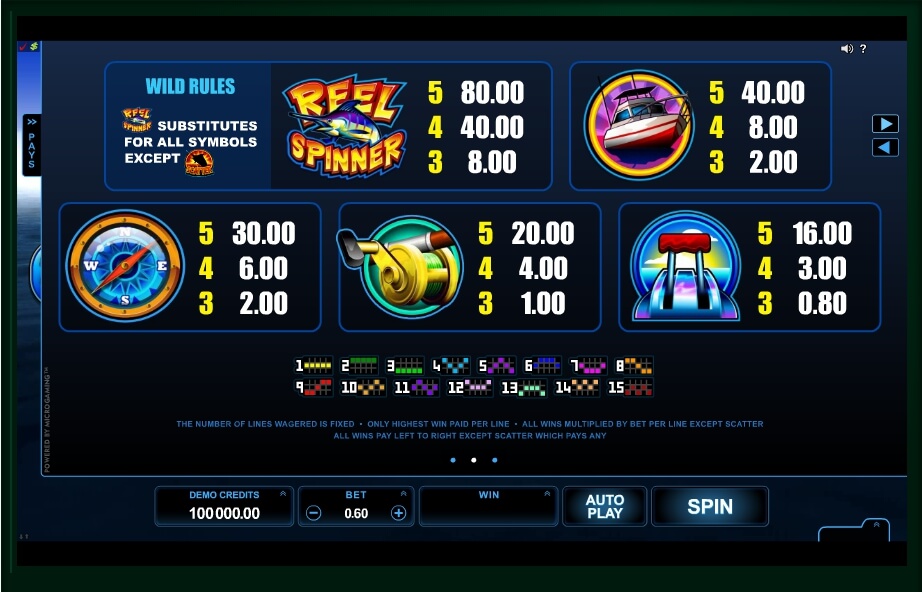Toggle the sound speaker icon
Viewport: 922px width, 592px height.
coord(846,49)
